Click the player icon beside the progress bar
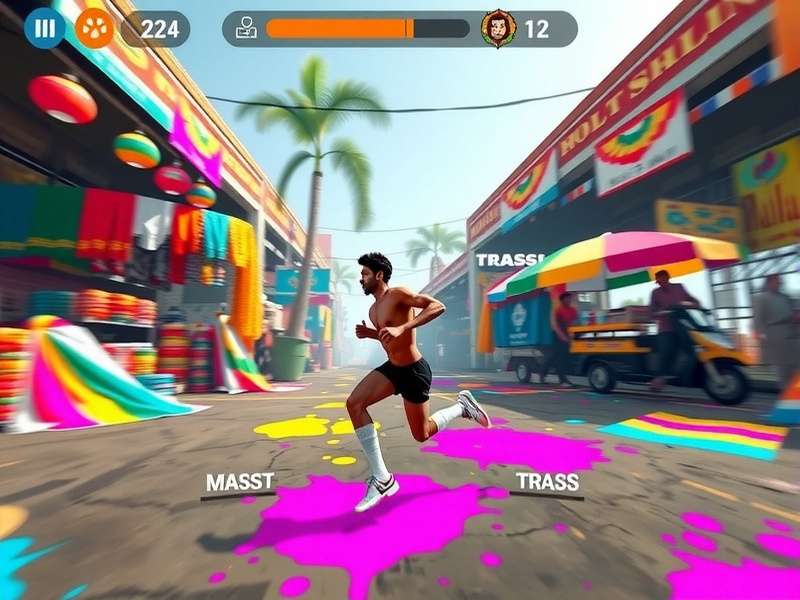 [x=246, y=29]
